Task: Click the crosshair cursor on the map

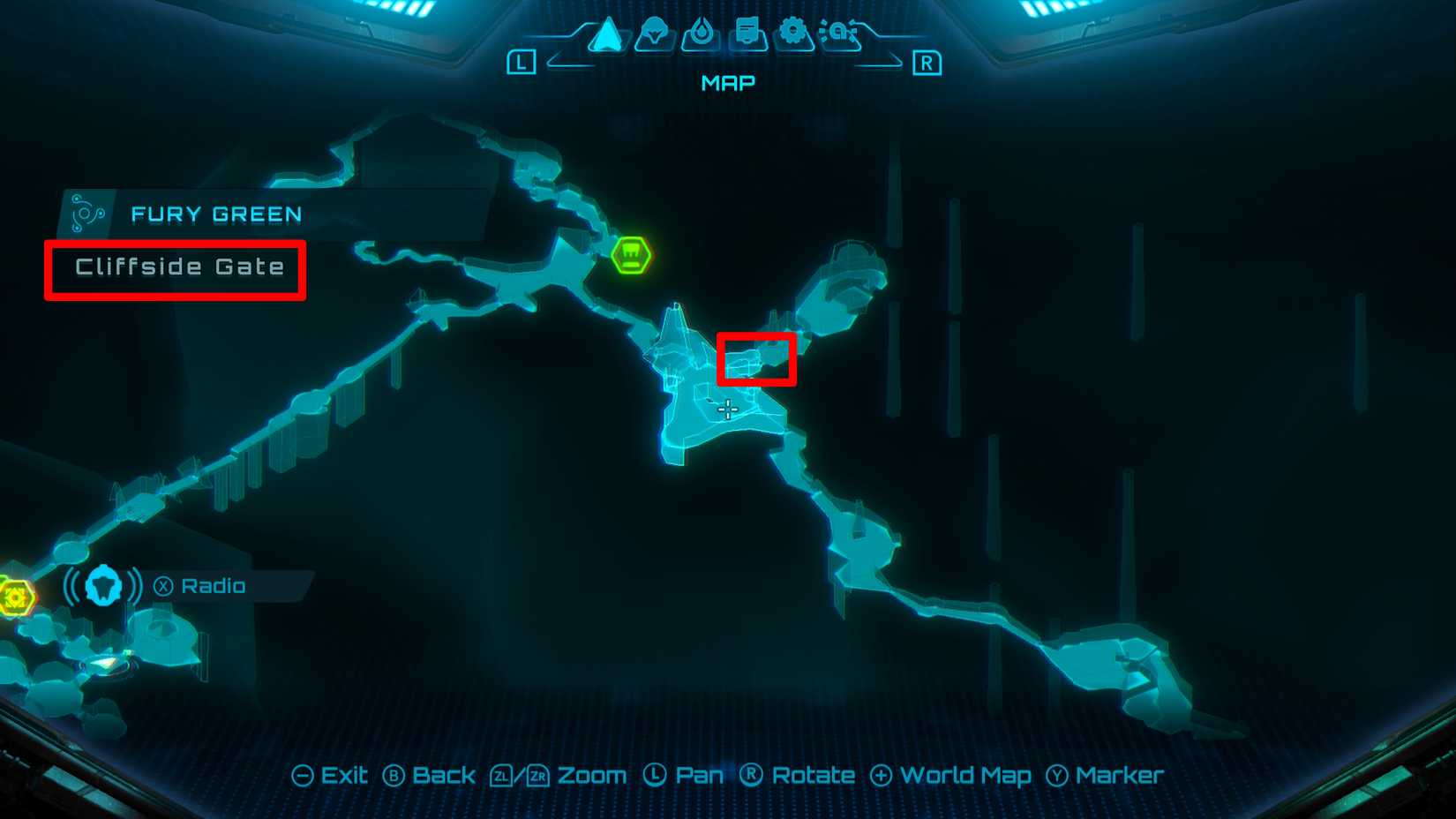Action: [x=727, y=409]
